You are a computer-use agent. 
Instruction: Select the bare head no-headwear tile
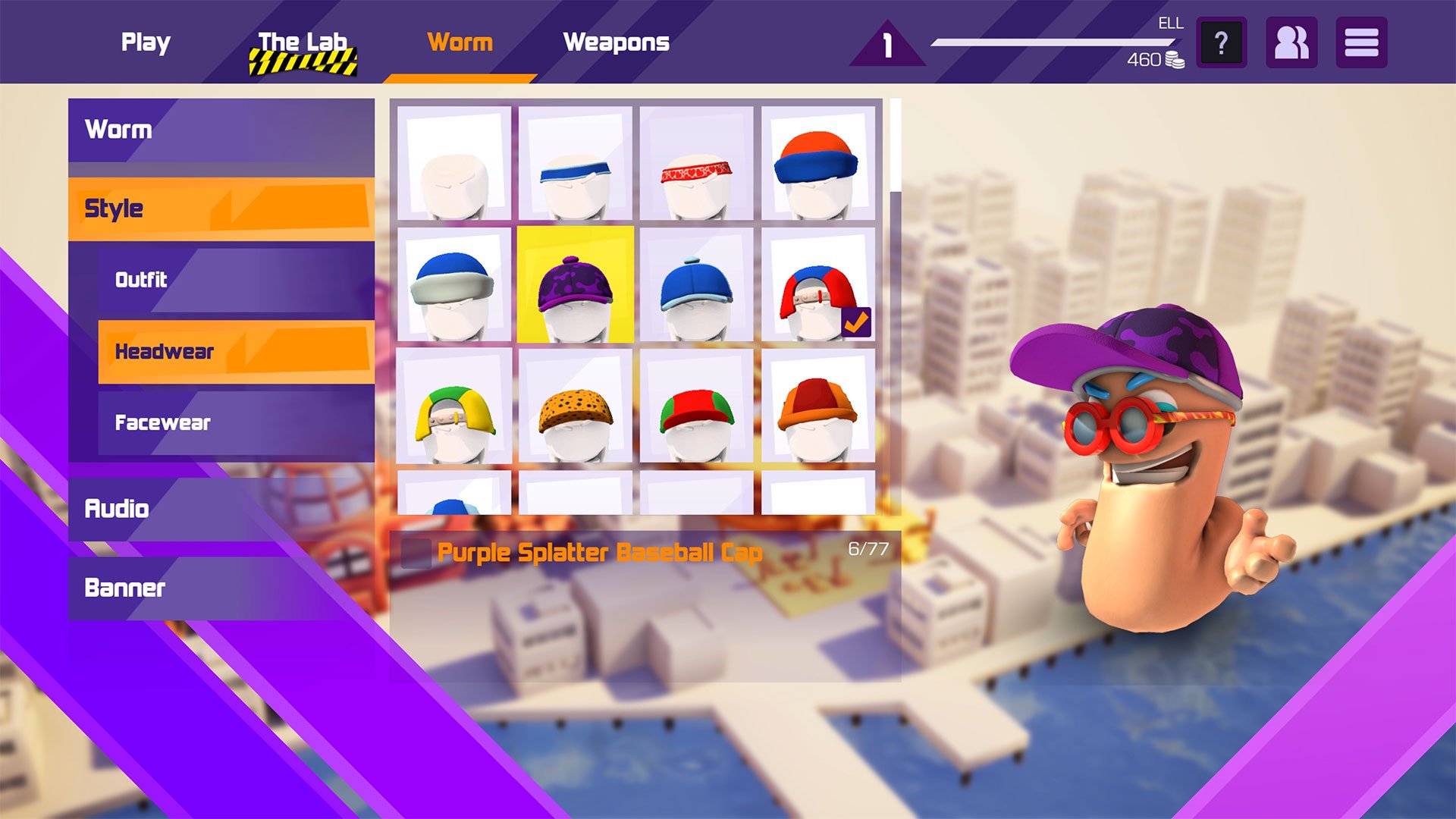453,164
